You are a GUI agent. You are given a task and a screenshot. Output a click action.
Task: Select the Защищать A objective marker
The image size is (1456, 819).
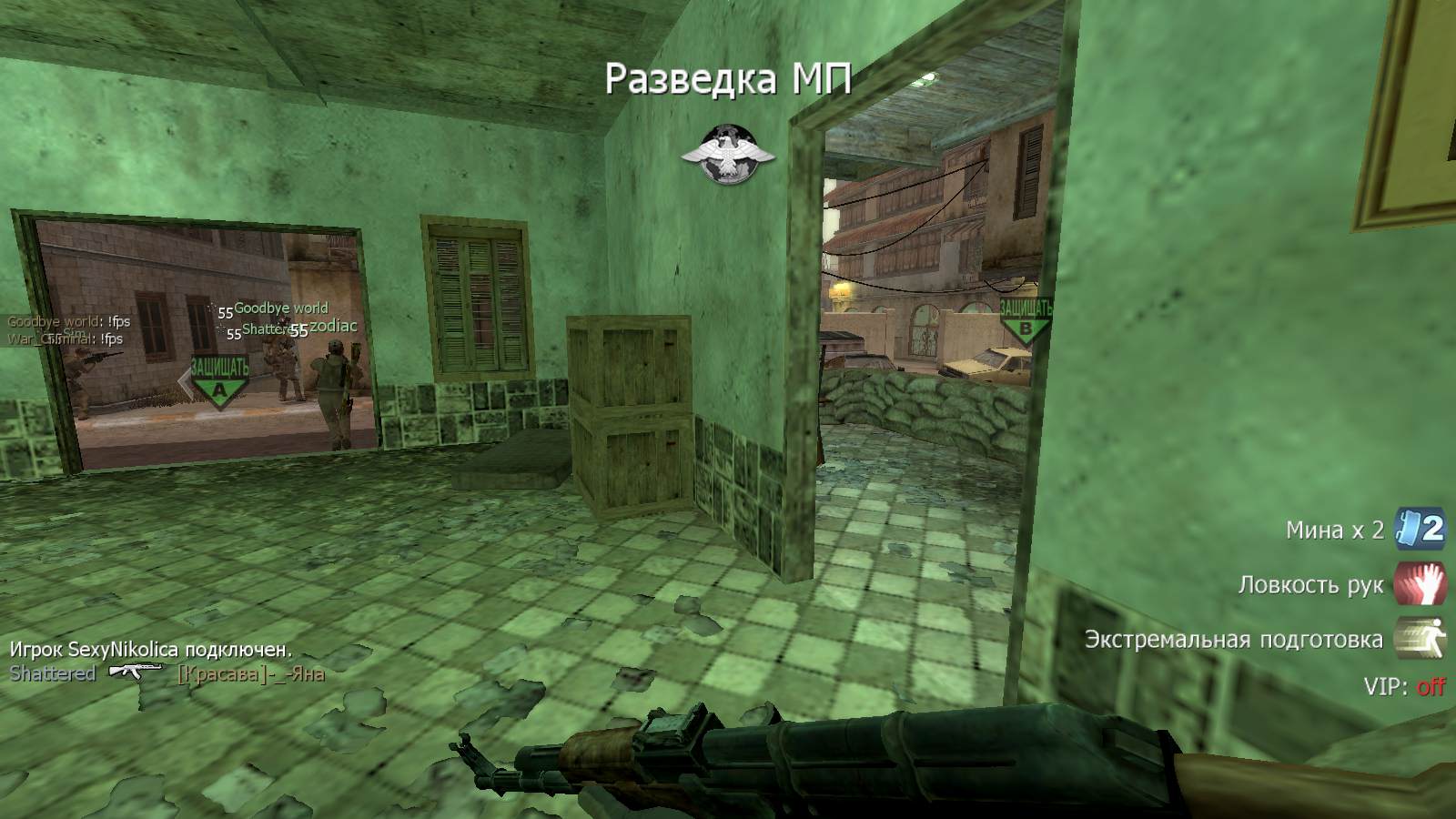click(x=219, y=382)
